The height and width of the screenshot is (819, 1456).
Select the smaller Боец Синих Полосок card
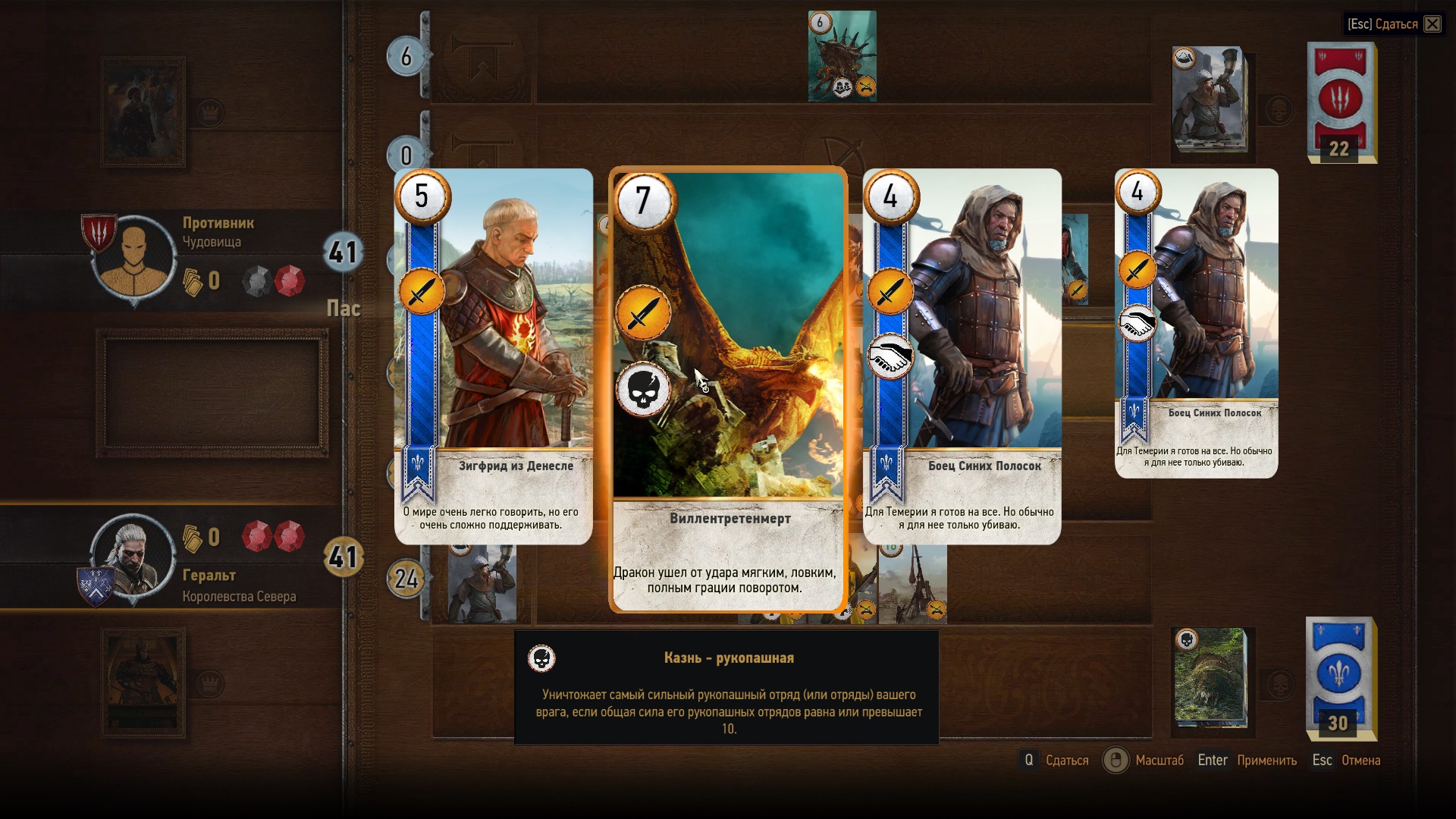1197,323
